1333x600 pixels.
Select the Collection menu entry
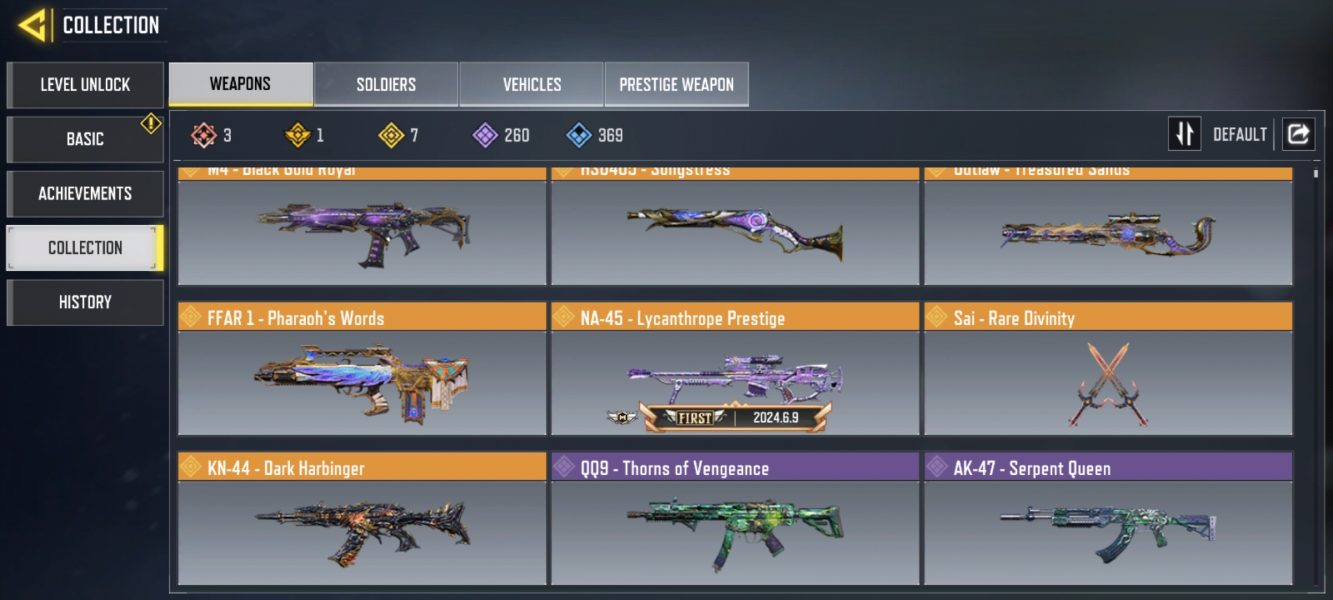click(85, 247)
